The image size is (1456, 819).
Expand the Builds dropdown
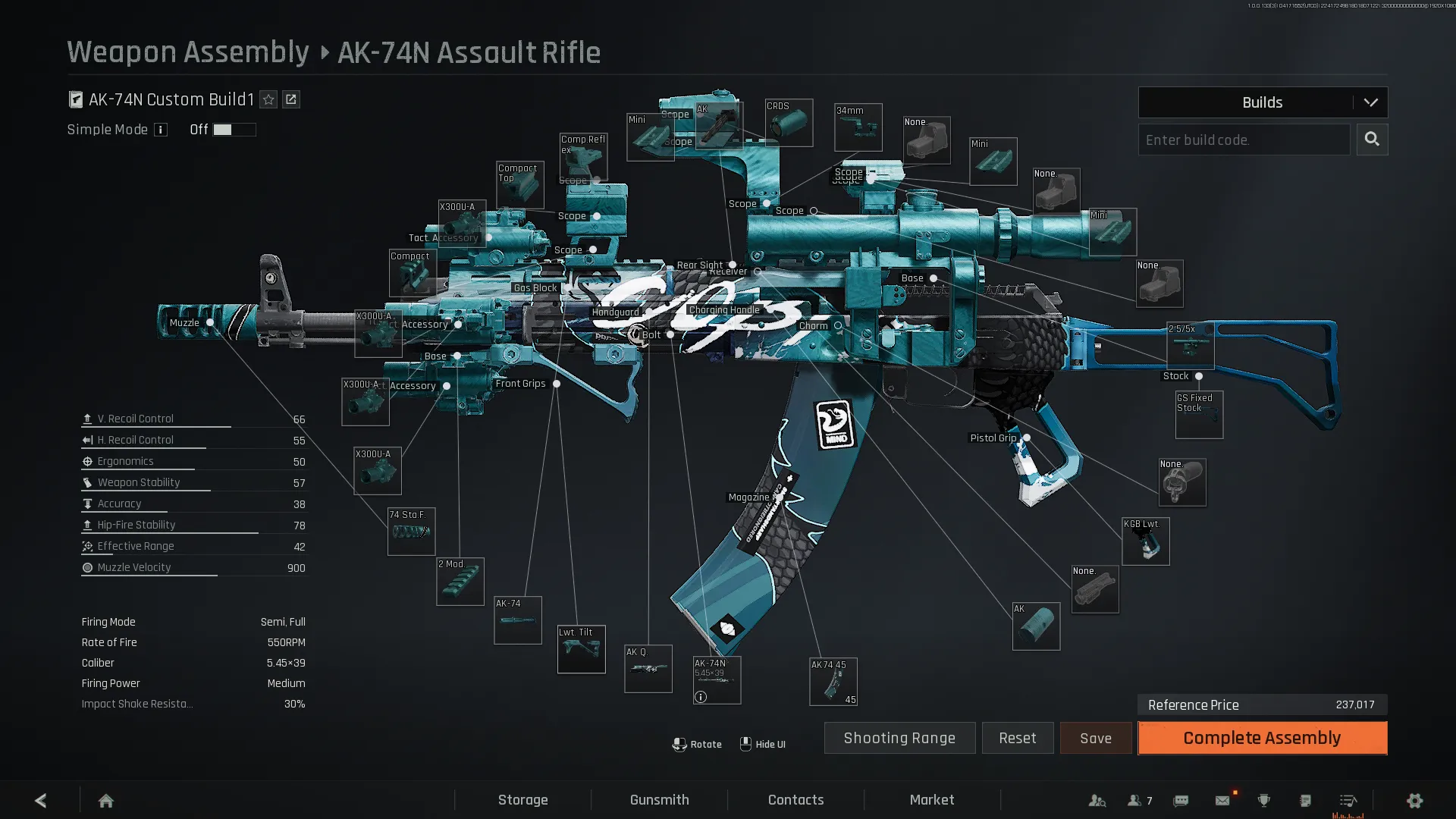tap(1371, 102)
